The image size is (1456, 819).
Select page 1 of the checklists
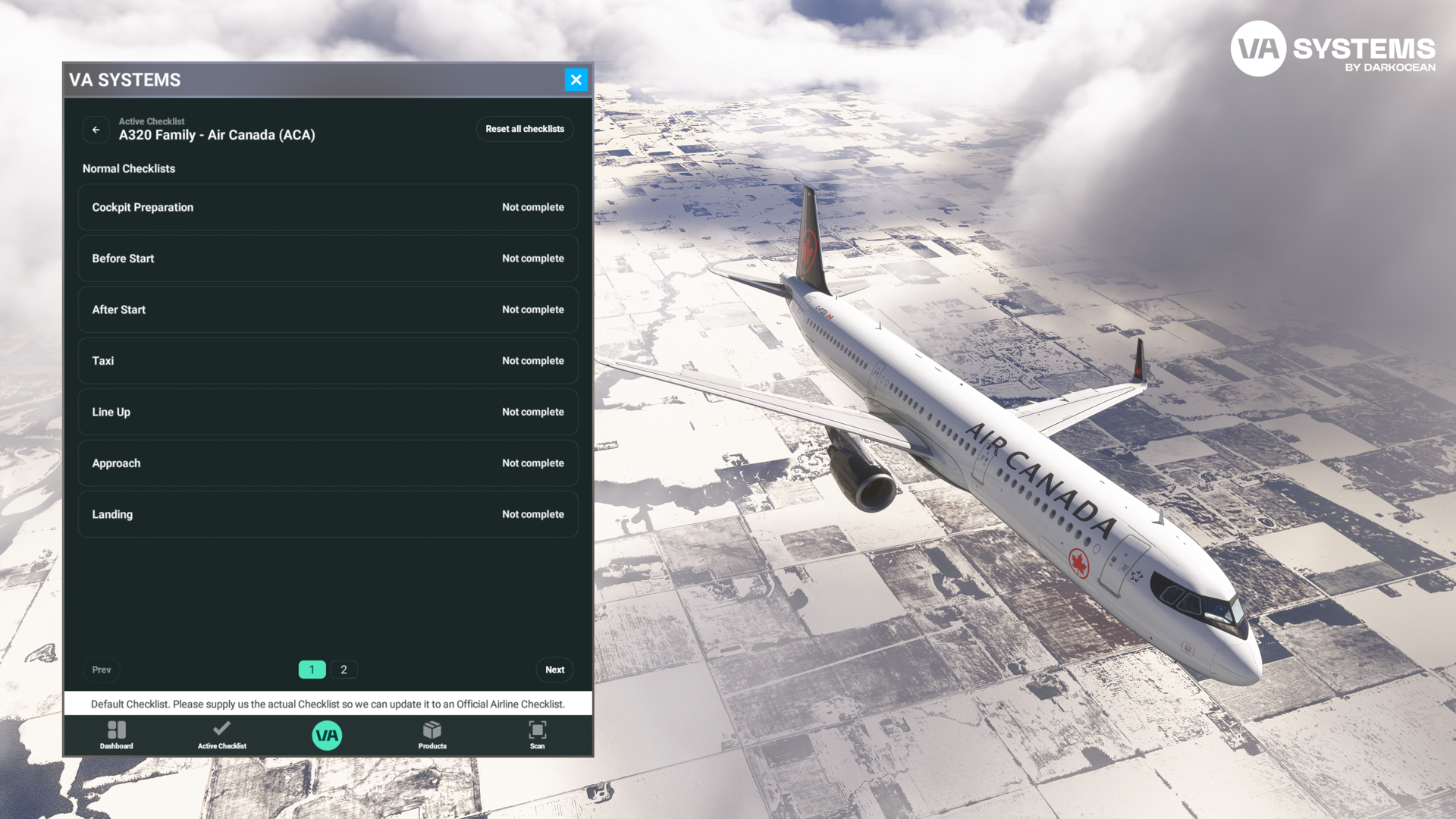312,670
